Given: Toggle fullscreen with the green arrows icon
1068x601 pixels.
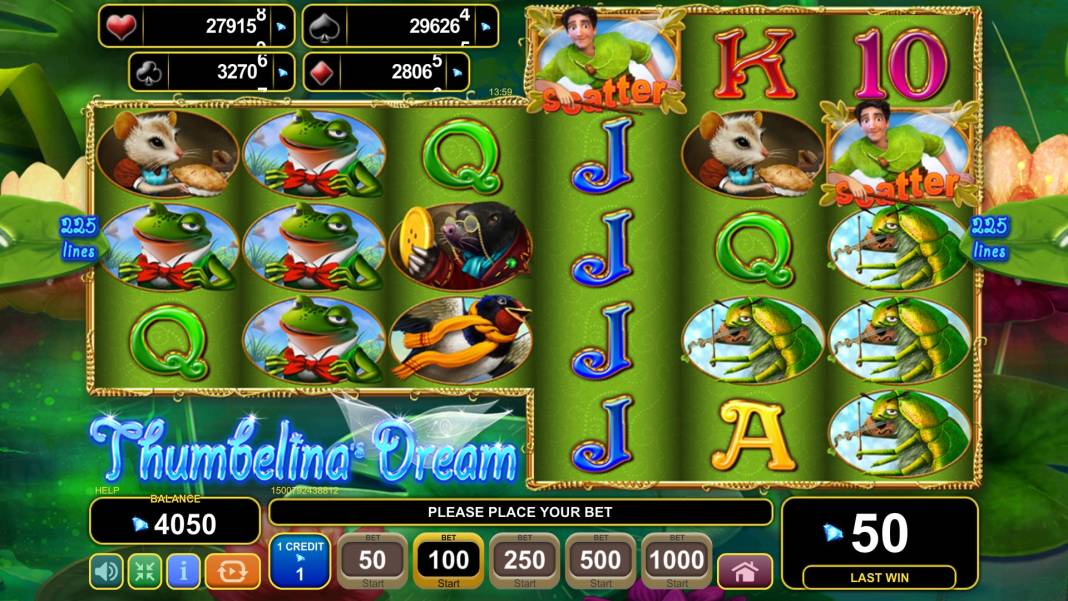Looking at the screenshot, I should pyautogui.click(x=144, y=571).
